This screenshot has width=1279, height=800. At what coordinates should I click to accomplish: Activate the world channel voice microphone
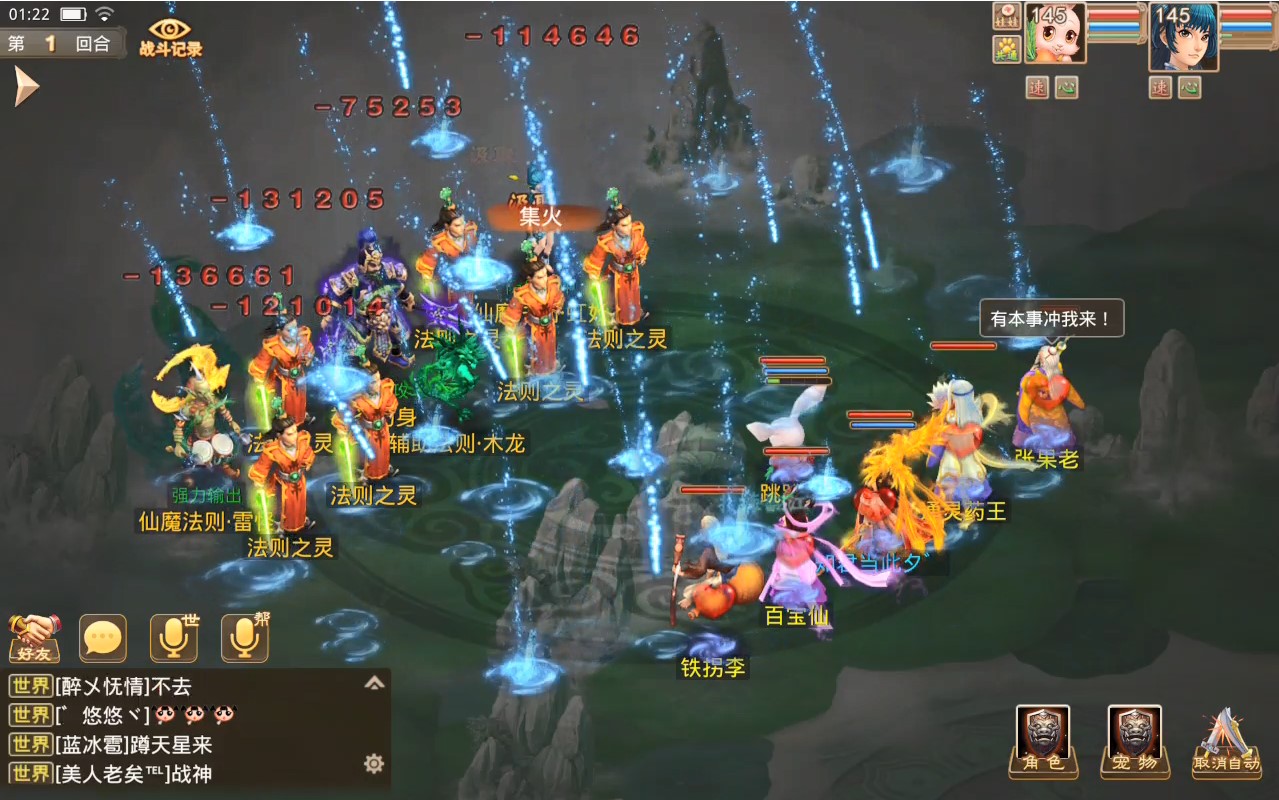(174, 638)
